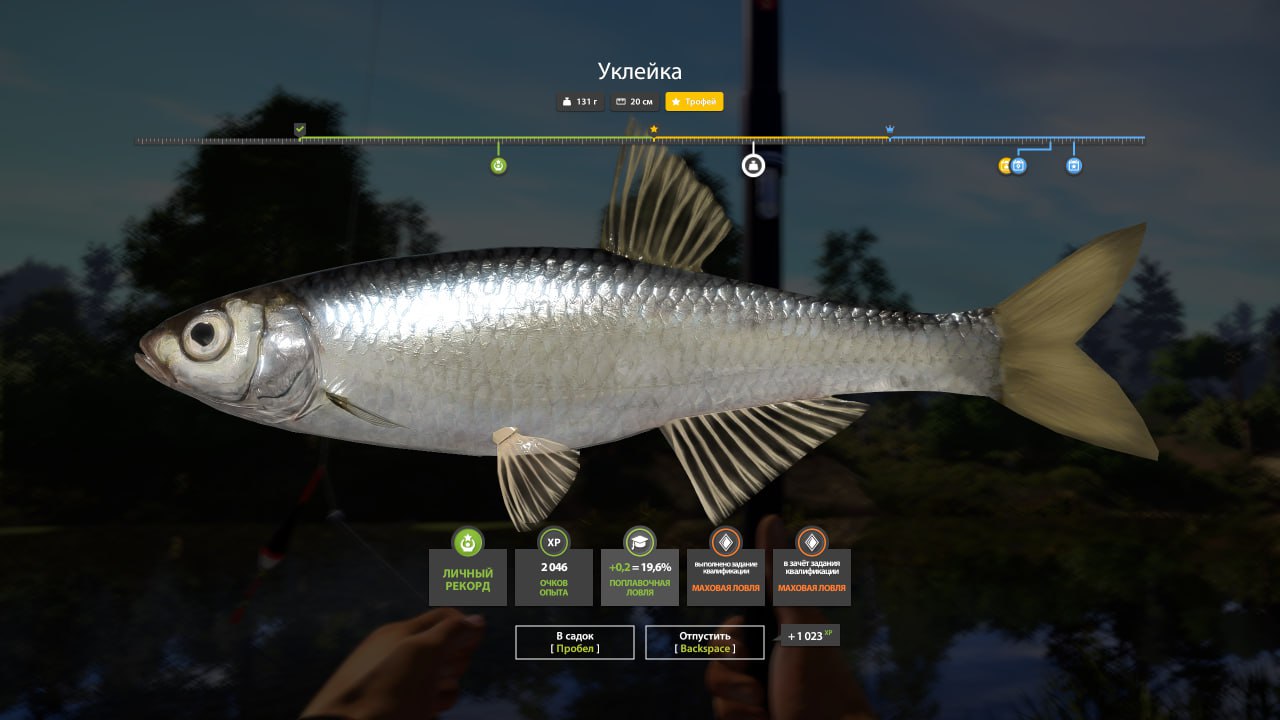Select the Поплавочная ловля skill tile
1280x720 pixels.
(640, 577)
